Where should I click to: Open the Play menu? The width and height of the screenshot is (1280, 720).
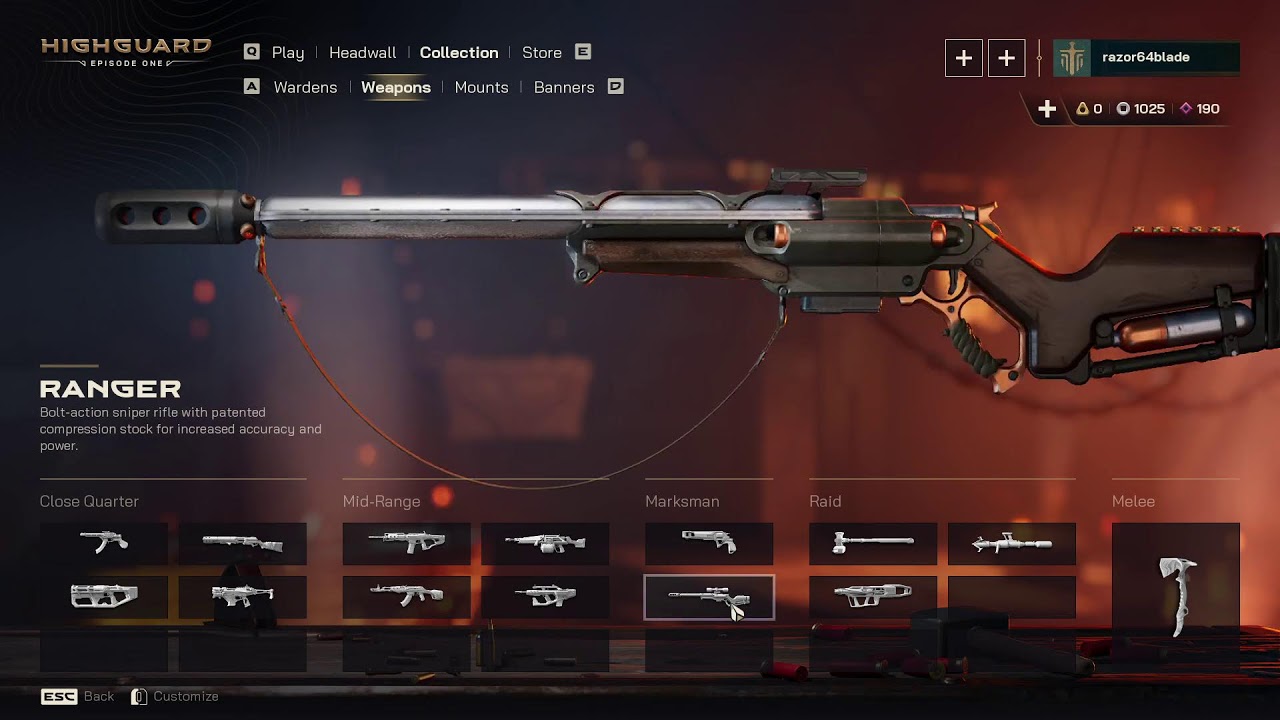click(287, 53)
